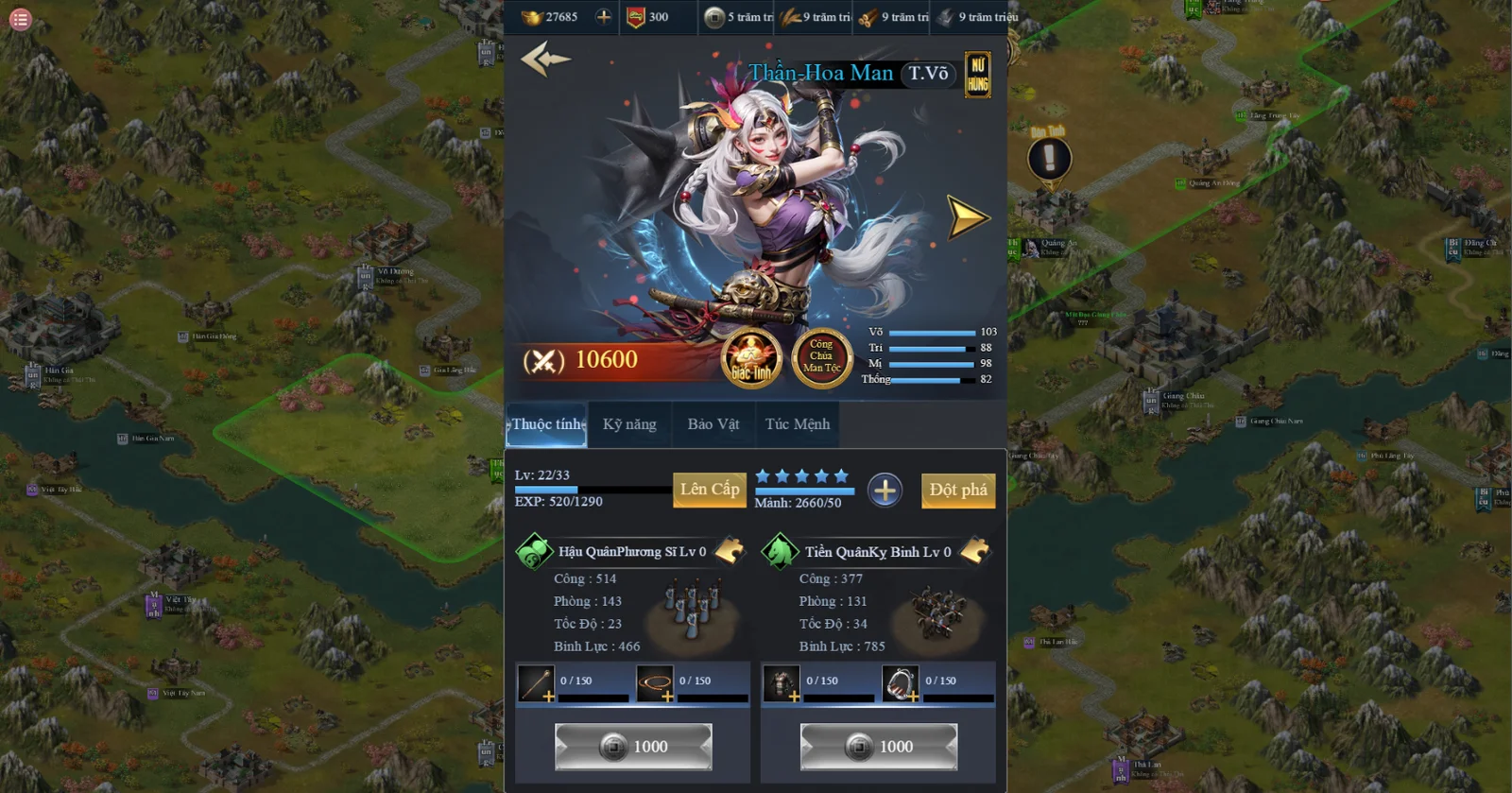Level up with Lên Cấp button
Image resolution: width=1512 pixels, height=793 pixels.
710,490
